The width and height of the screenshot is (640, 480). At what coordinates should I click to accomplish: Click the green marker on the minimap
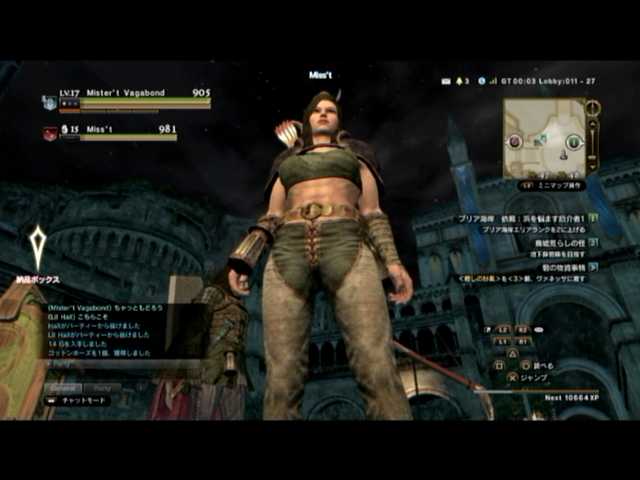point(573,143)
